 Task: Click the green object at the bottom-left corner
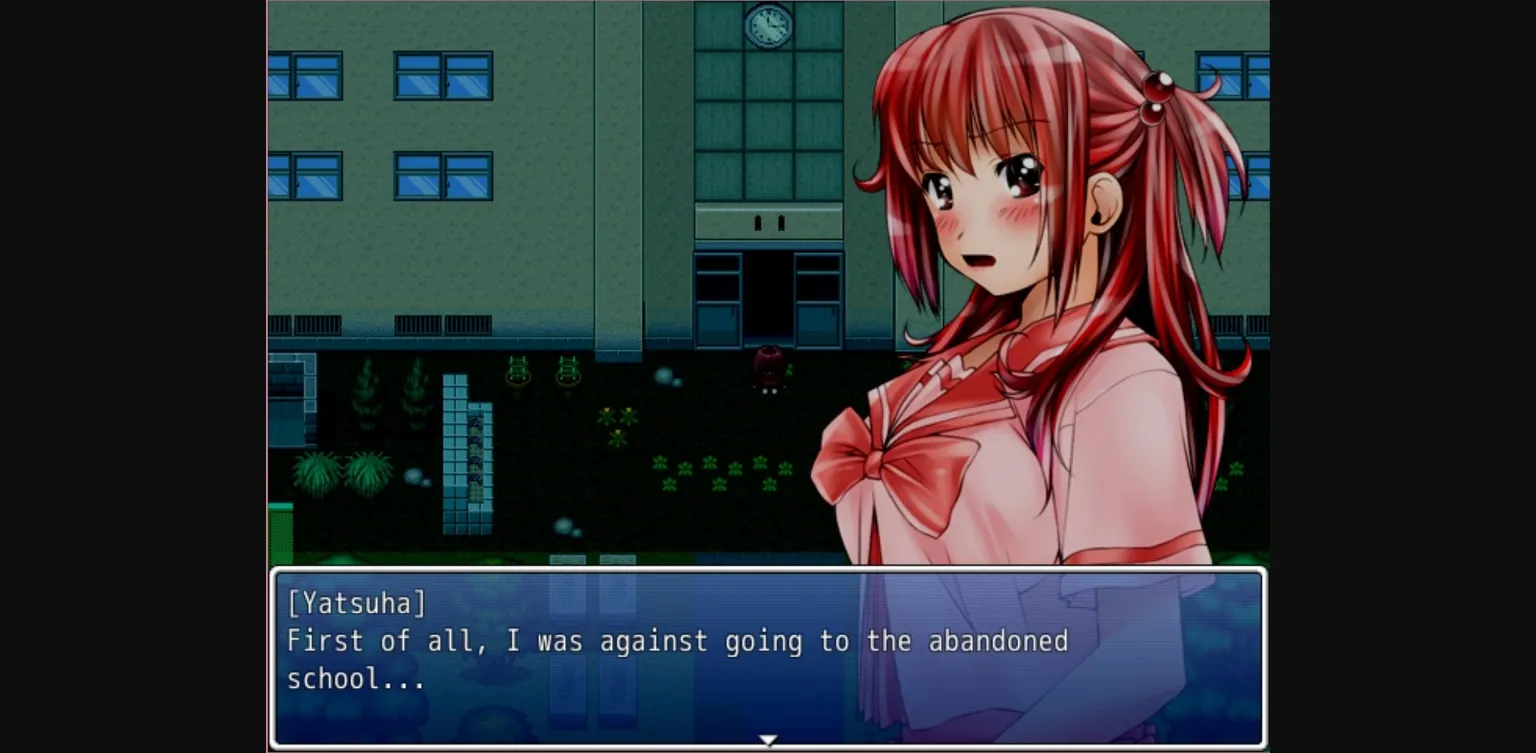click(x=281, y=530)
